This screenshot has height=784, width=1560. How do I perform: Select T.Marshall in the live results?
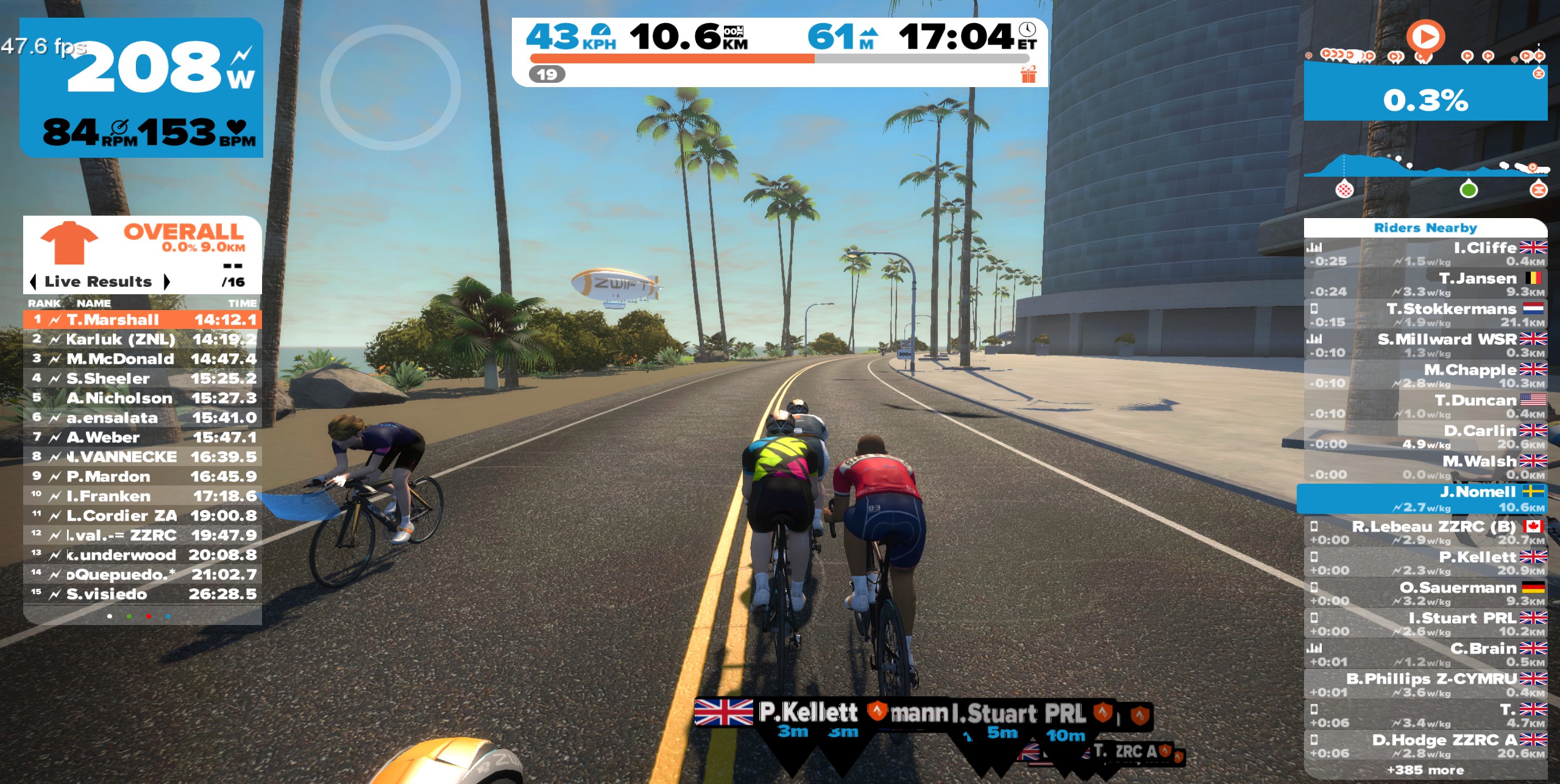coord(143,320)
